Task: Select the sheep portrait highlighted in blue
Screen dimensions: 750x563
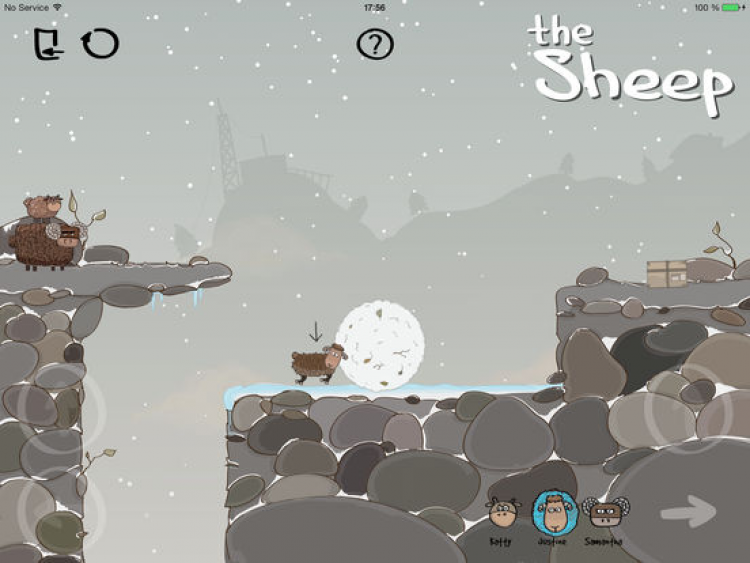Action: click(x=550, y=512)
